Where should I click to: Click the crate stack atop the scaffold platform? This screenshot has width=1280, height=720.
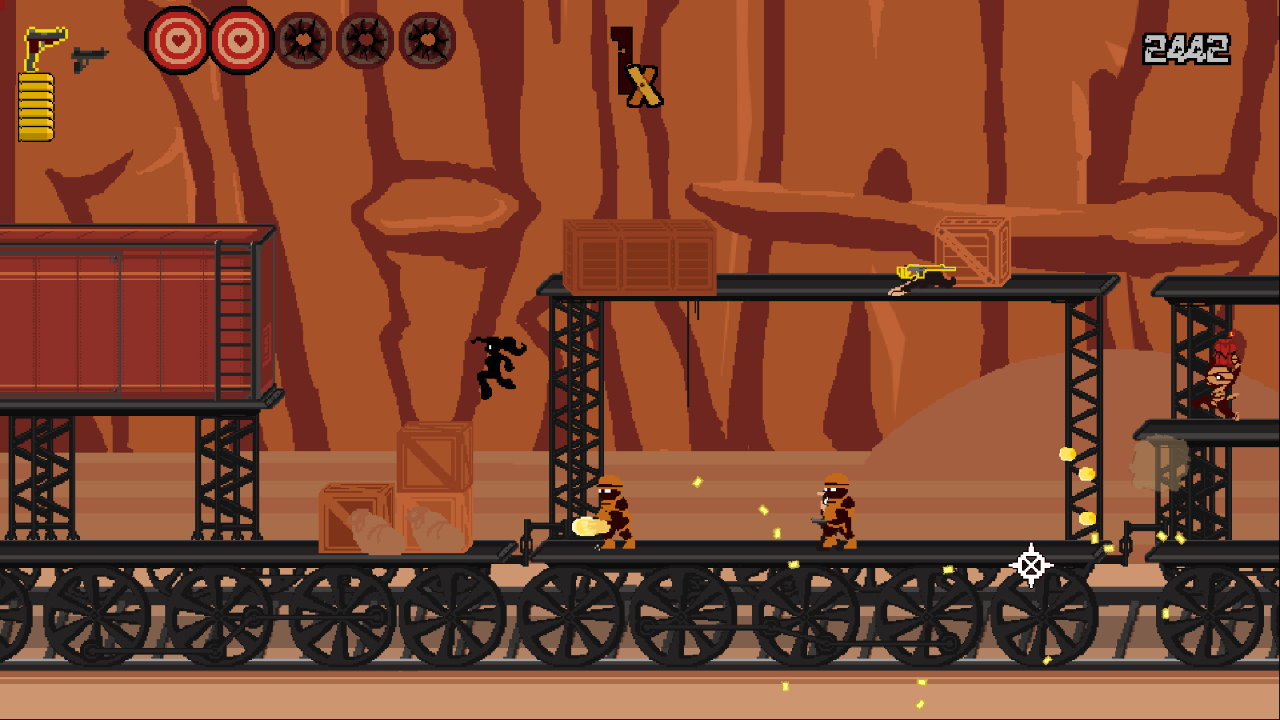[635, 255]
